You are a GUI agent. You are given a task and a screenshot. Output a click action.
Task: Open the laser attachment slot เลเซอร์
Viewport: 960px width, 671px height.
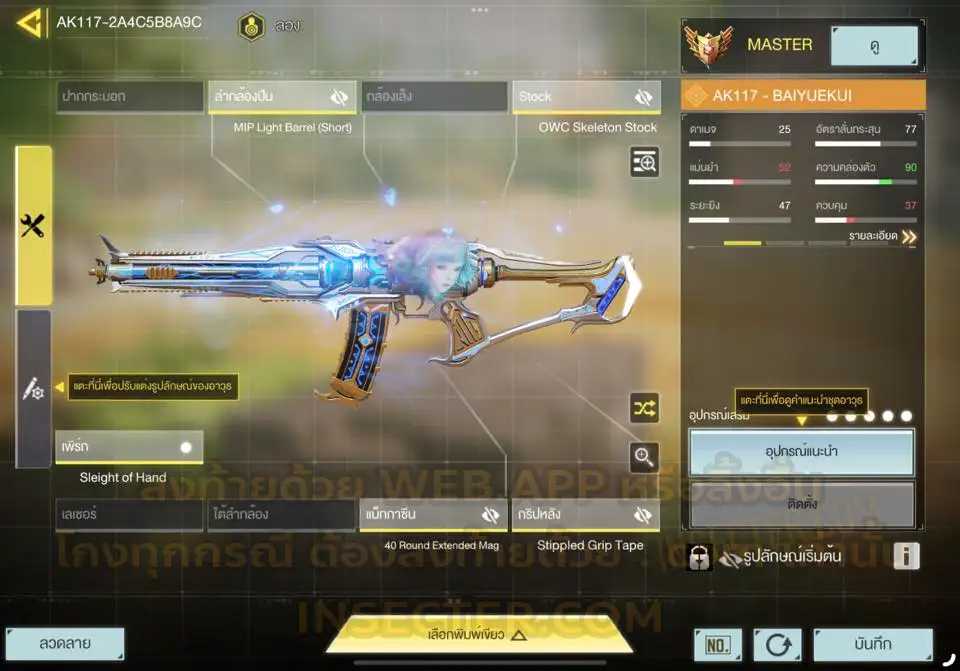point(129,515)
